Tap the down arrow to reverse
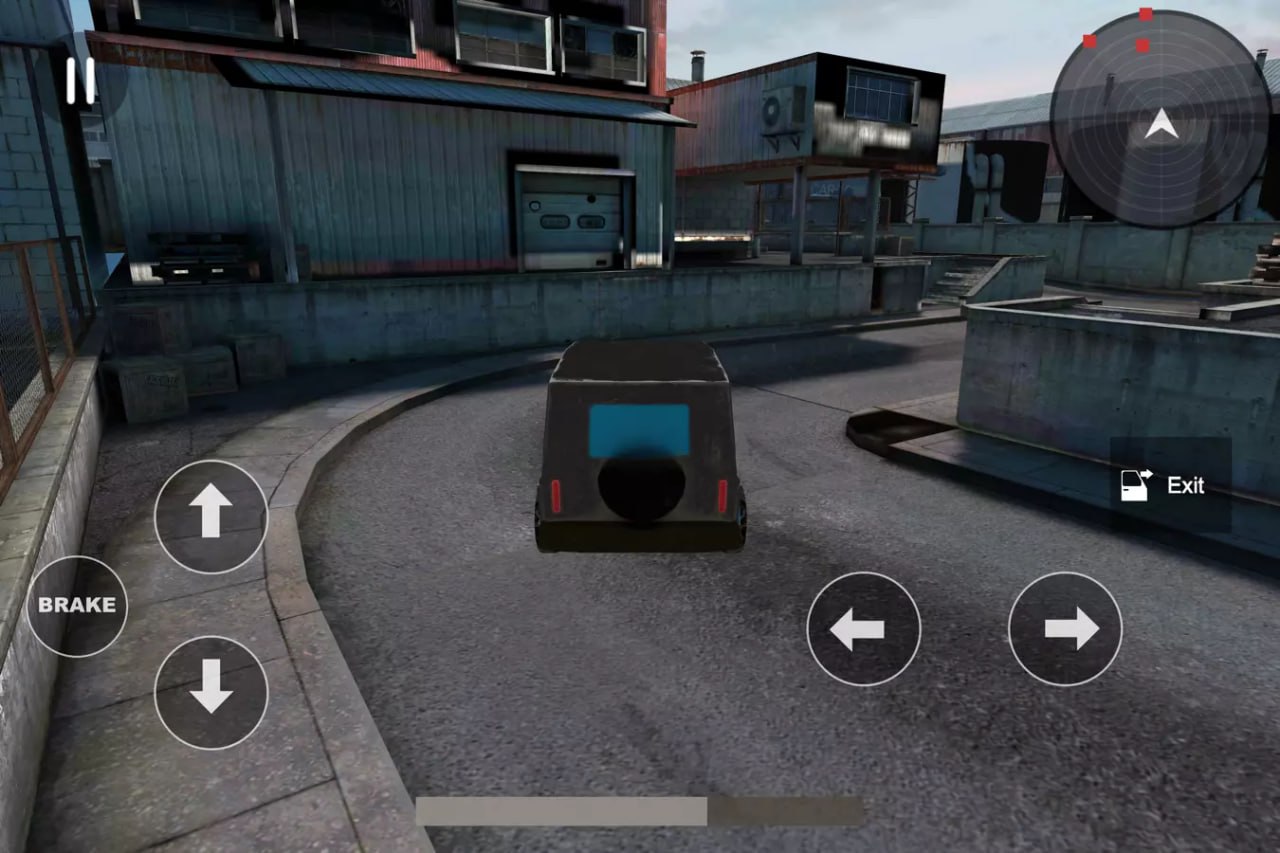 click(211, 692)
